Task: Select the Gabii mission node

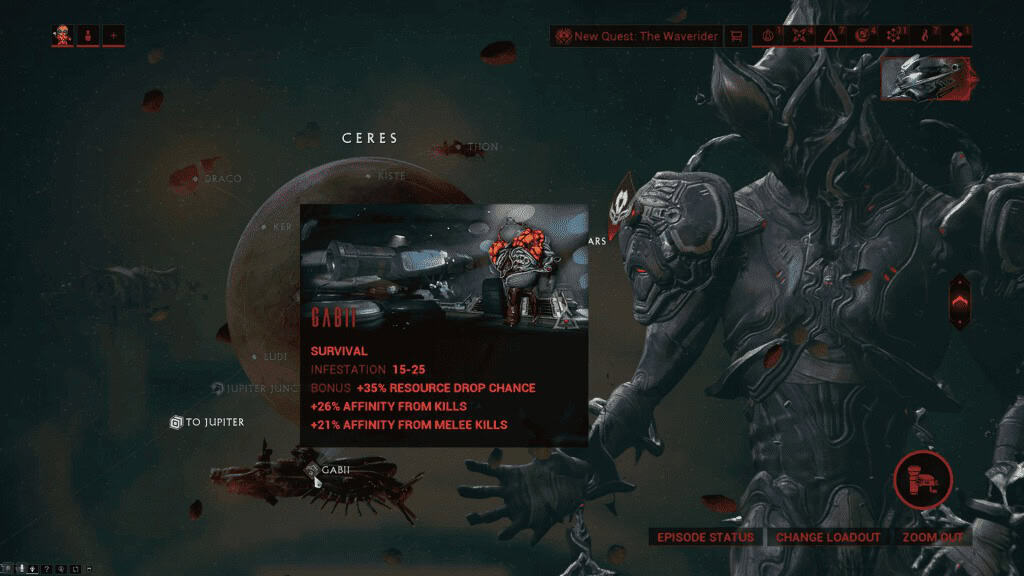Action: pyautogui.click(x=313, y=469)
